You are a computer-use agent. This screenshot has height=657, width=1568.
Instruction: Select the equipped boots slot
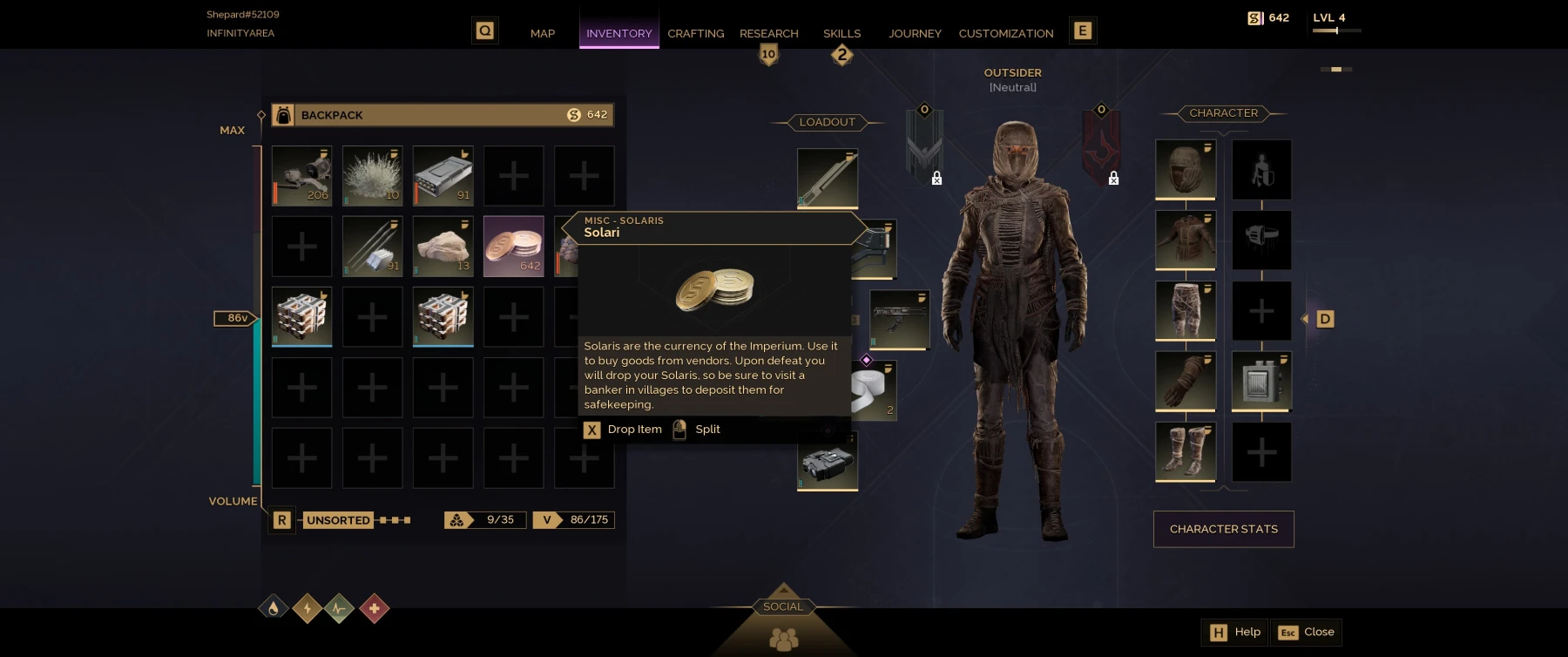coord(1185,451)
